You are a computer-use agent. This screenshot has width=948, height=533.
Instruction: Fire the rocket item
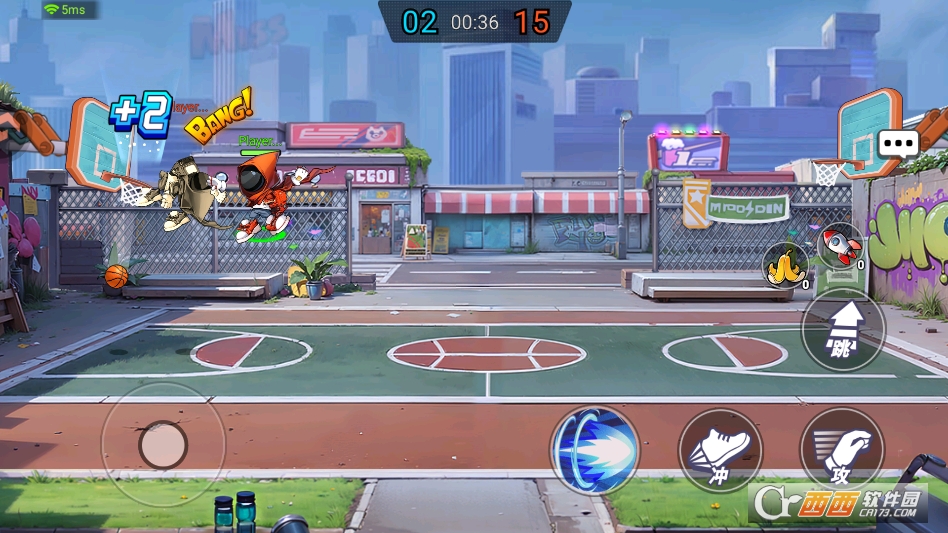tap(840, 246)
